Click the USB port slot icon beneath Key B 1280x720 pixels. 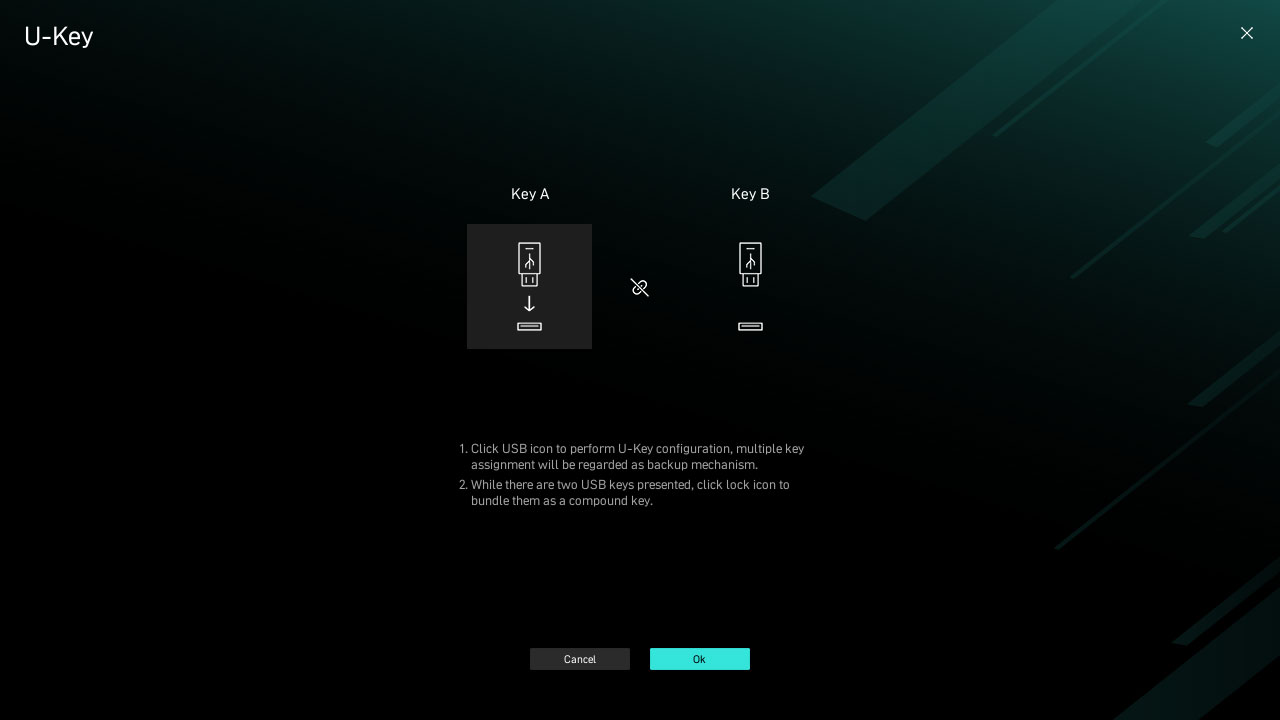pos(750,327)
